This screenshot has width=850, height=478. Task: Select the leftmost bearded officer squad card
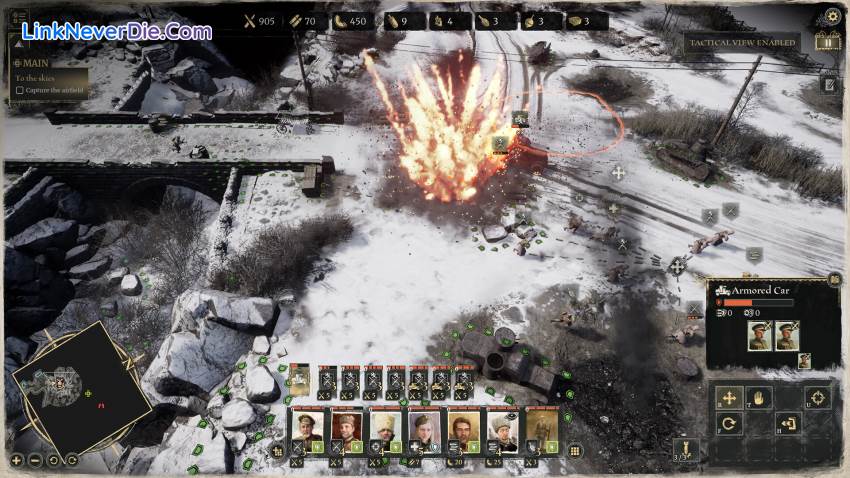pyautogui.click(x=306, y=427)
